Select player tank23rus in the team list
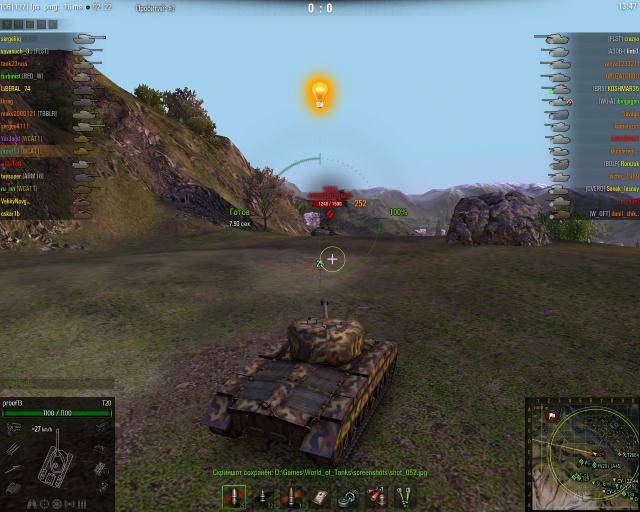Screen dimensions: 640x512 [20, 63]
